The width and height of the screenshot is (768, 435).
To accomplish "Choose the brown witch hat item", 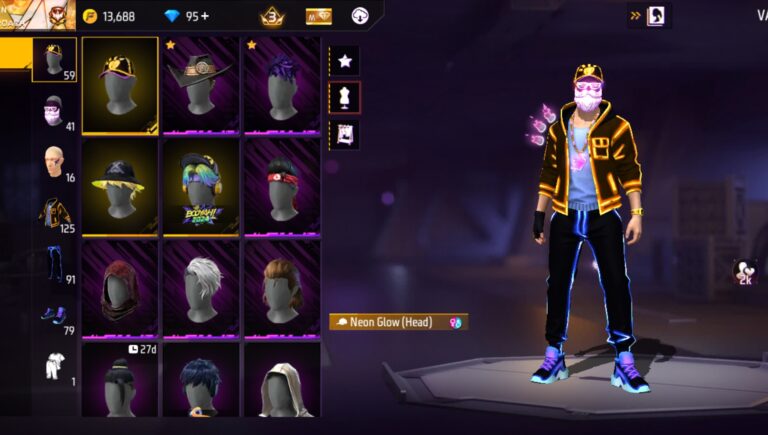I will pos(201,85).
